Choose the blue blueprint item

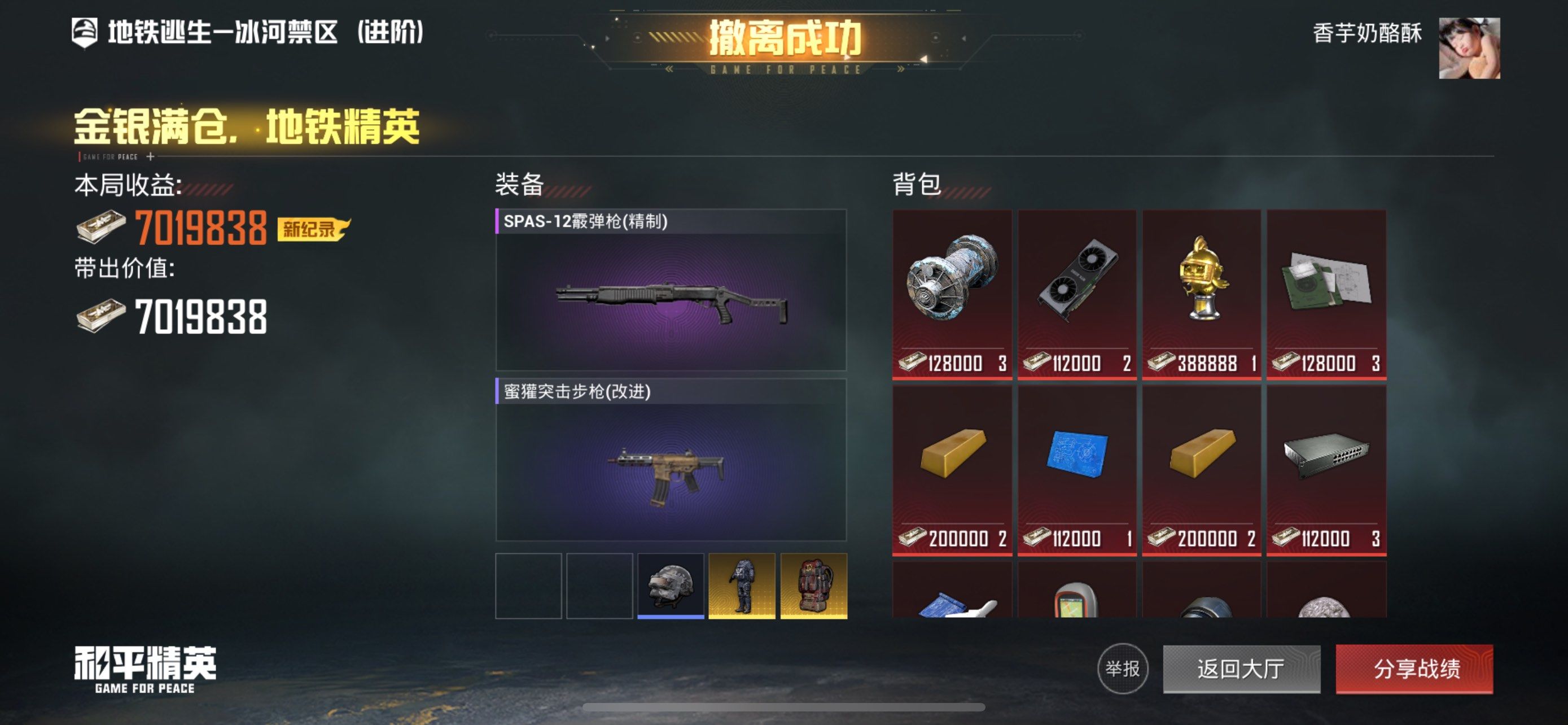pos(1076,469)
